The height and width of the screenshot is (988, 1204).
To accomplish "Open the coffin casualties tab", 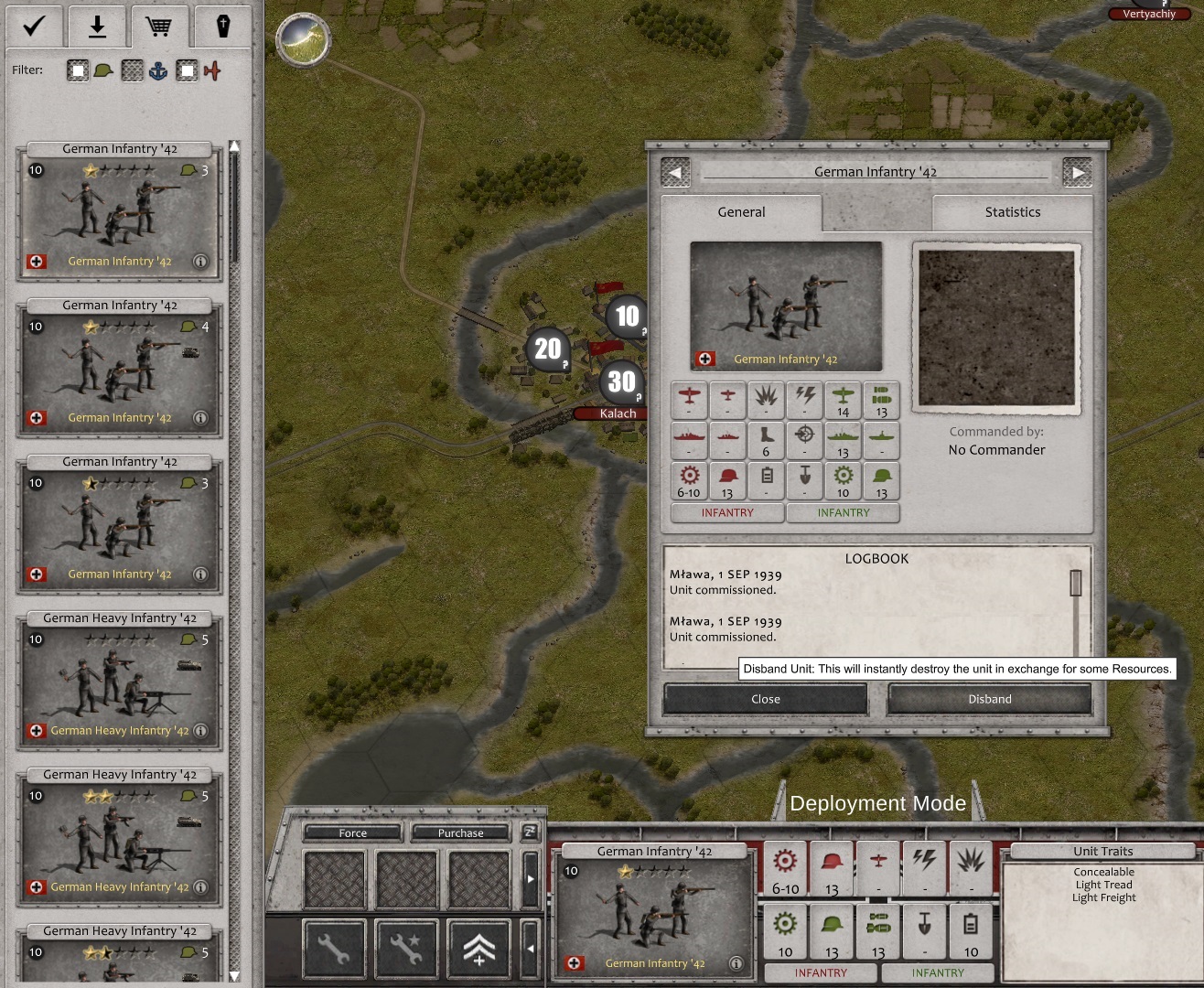I will (222, 27).
